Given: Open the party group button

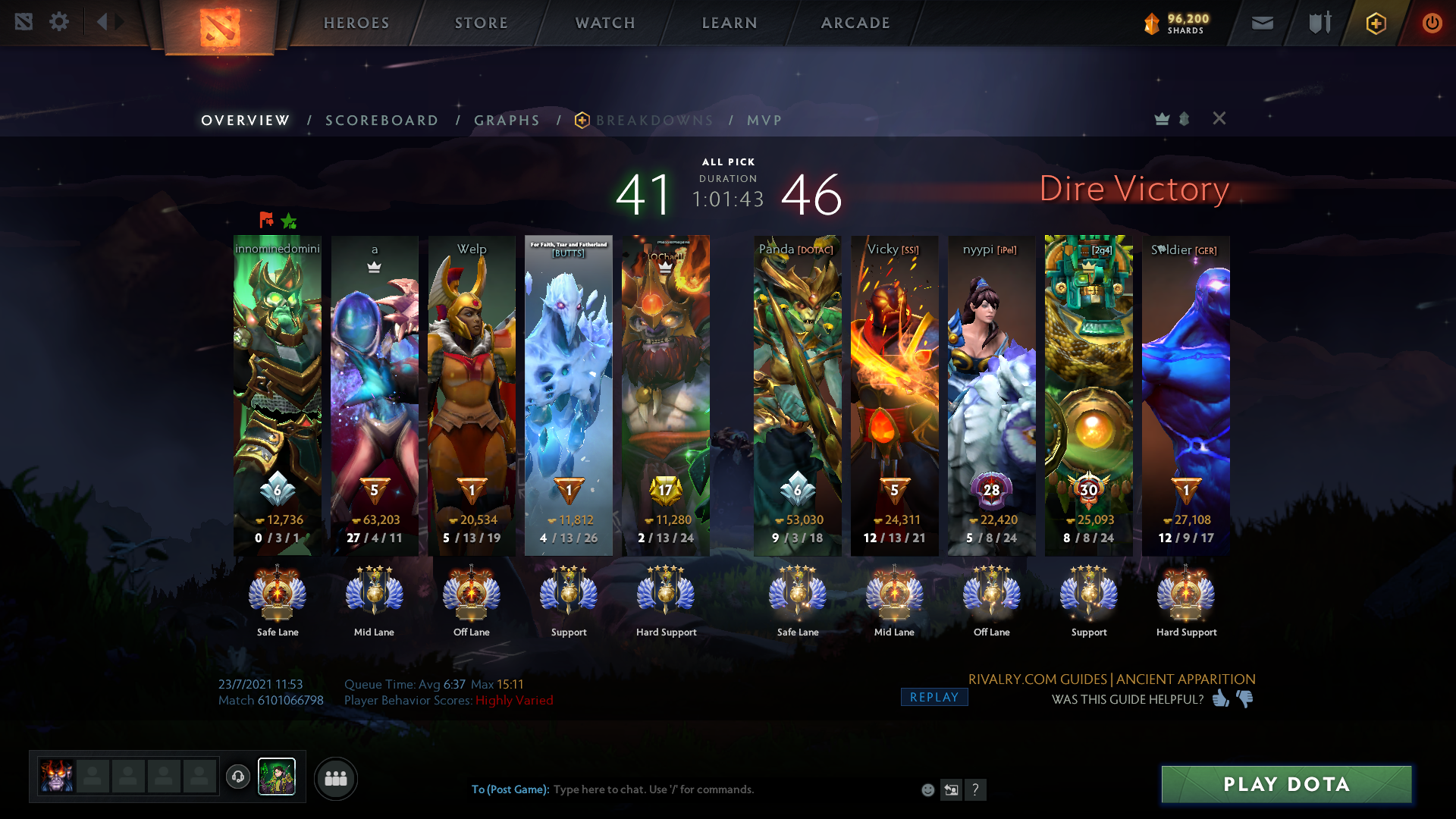Looking at the screenshot, I should pos(335,779).
